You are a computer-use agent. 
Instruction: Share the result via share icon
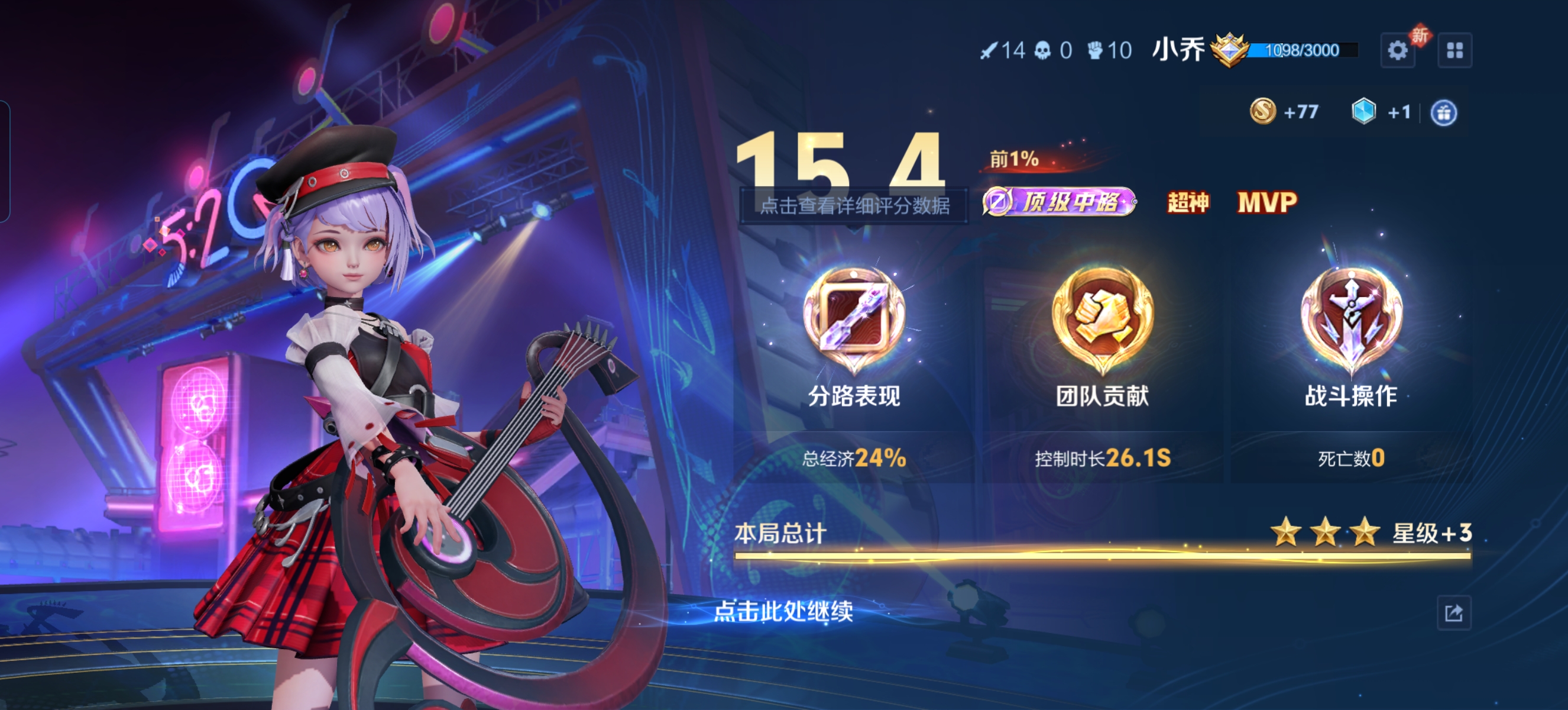point(1453,612)
